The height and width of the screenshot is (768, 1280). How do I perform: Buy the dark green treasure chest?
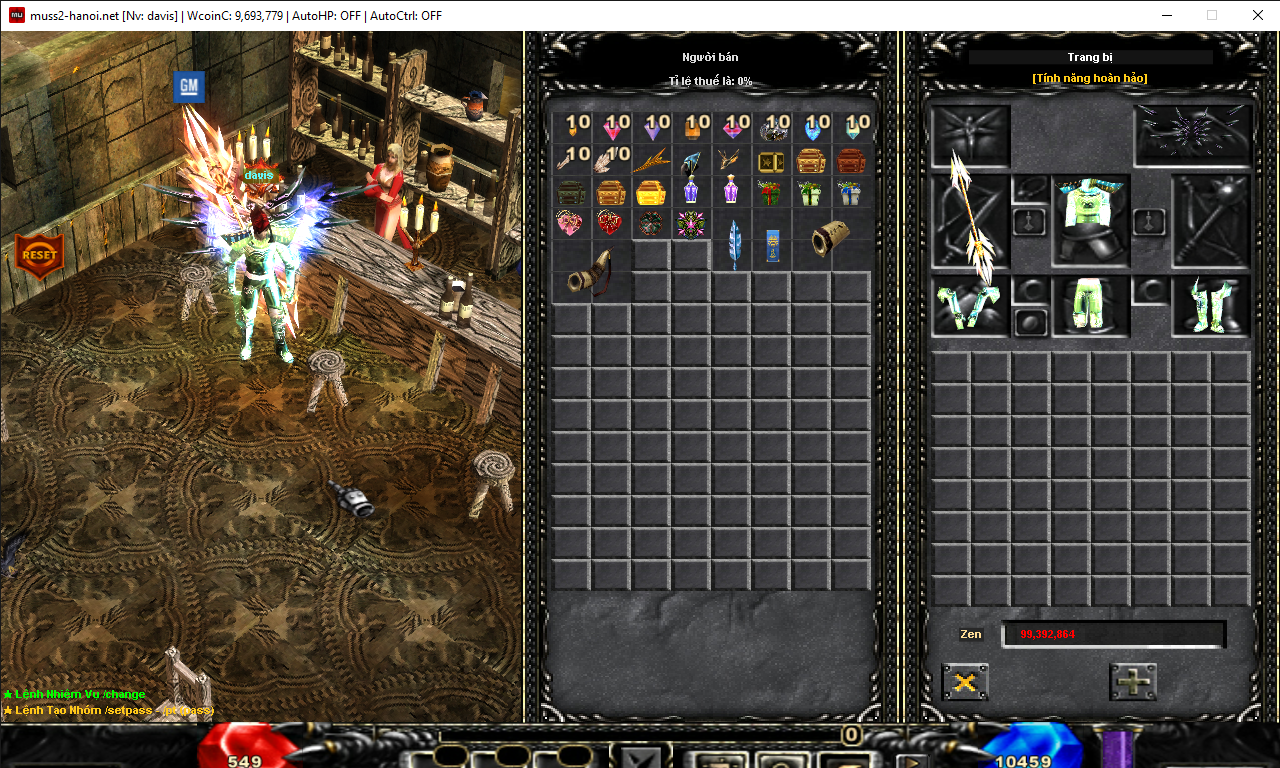pyautogui.click(x=571, y=191)
